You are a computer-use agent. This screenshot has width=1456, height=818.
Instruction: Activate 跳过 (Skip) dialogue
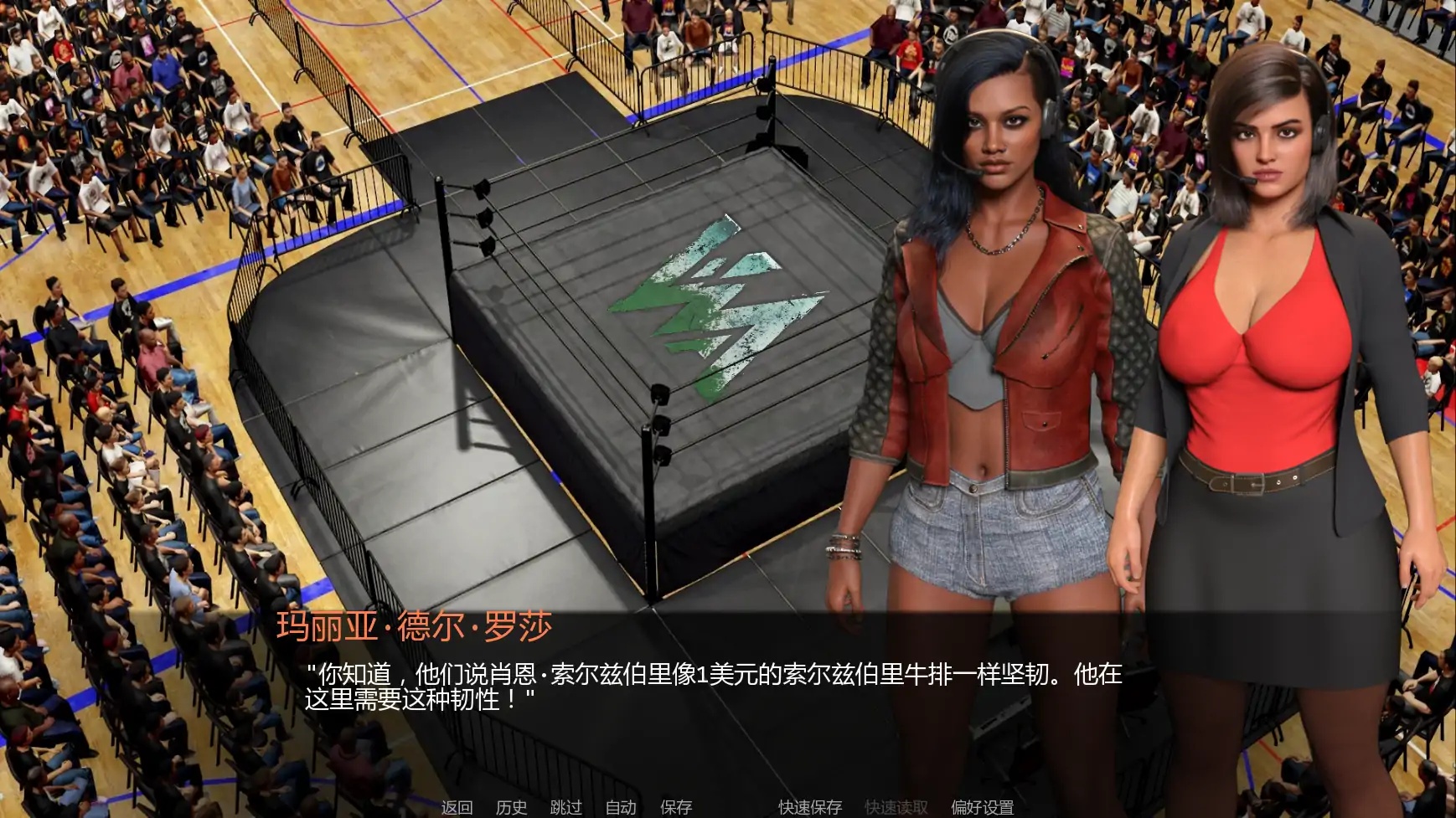(x=565, y=807)
